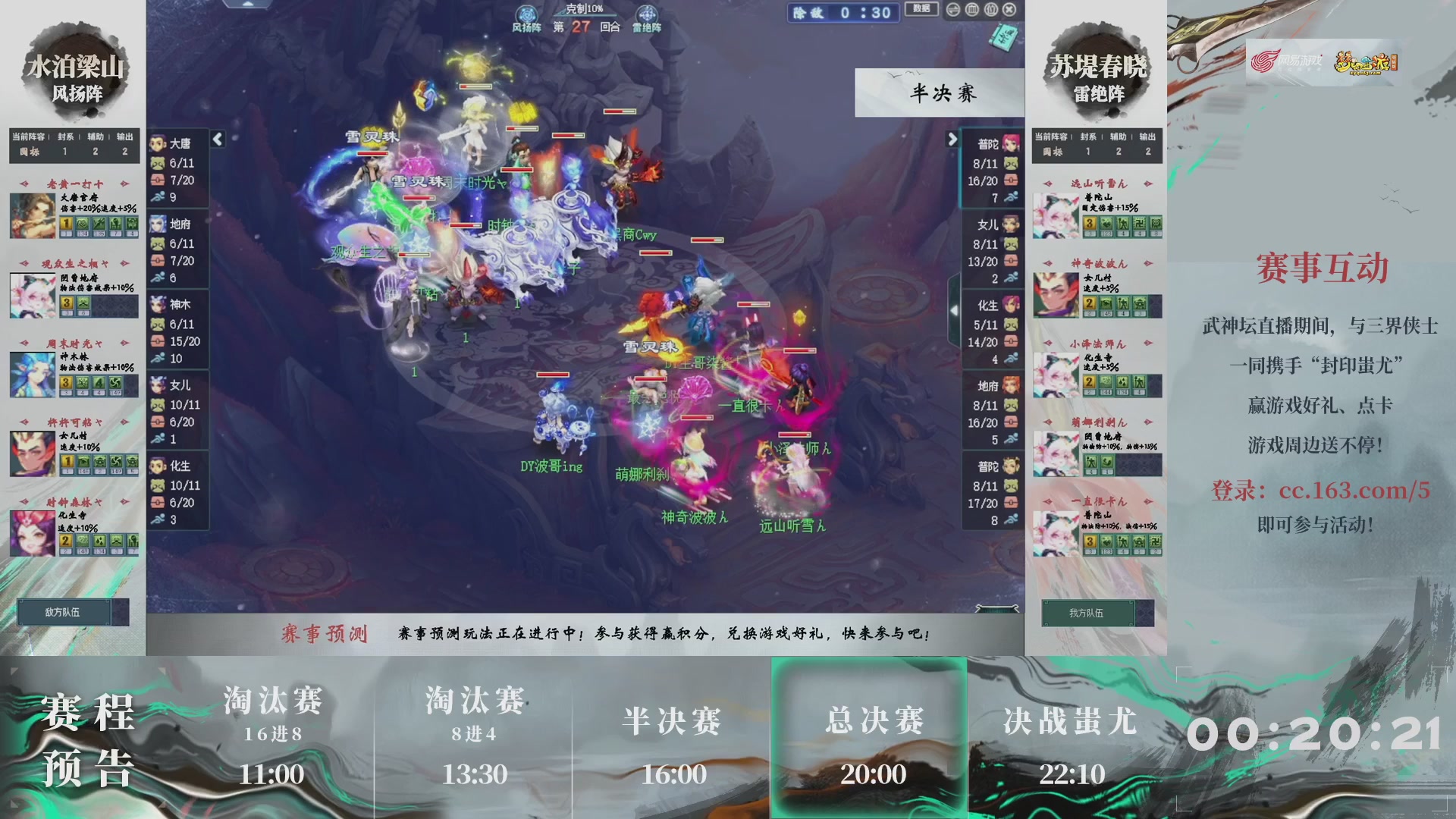The height and width of the screenshot is (819, 1456).
Task: Collapse the right team panel with the arrow
Action: tap(953, 140)
